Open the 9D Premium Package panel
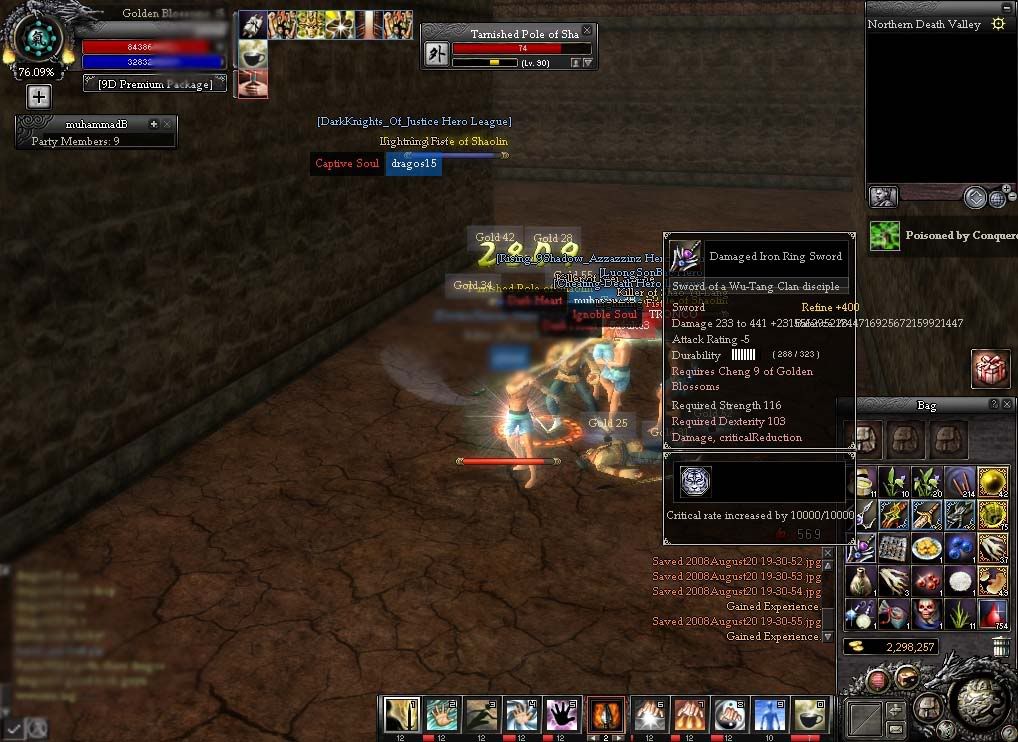1018x742 pixels. 155,85
